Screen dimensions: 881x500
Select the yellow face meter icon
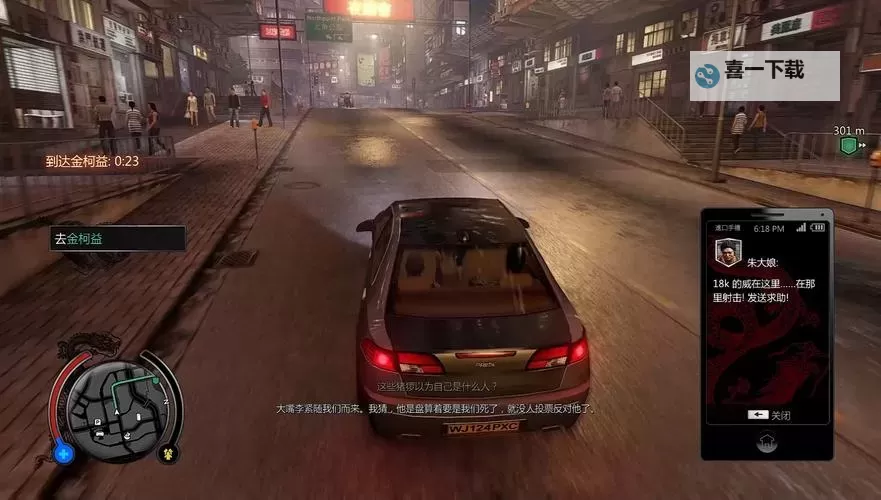point(168,453)
